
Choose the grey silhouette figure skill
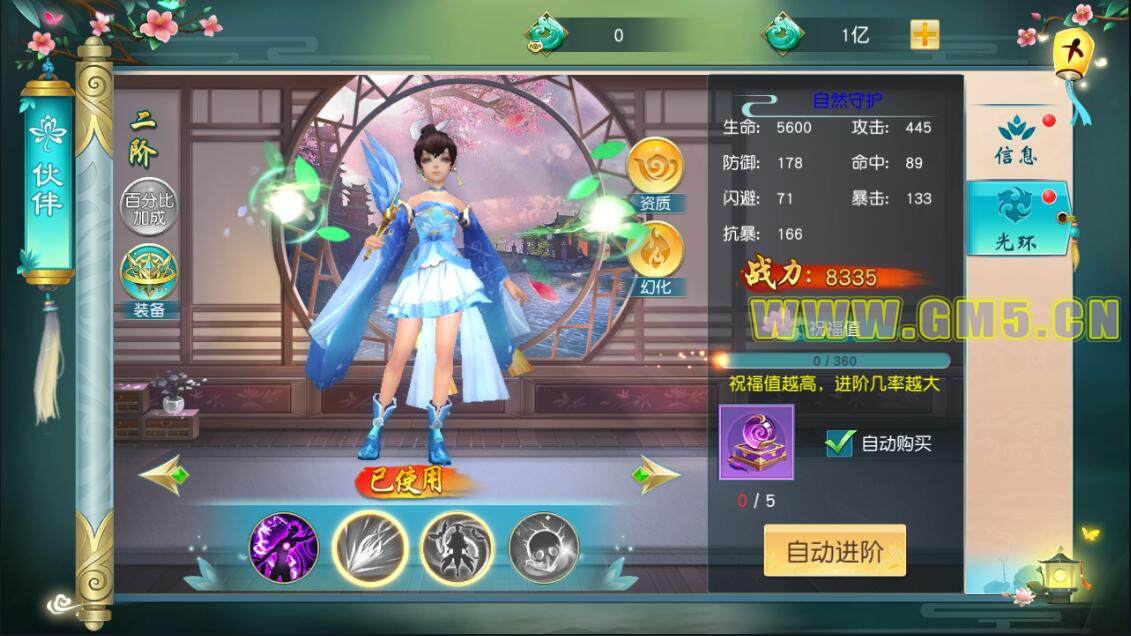pyautogui.click(x=456, y=548)
